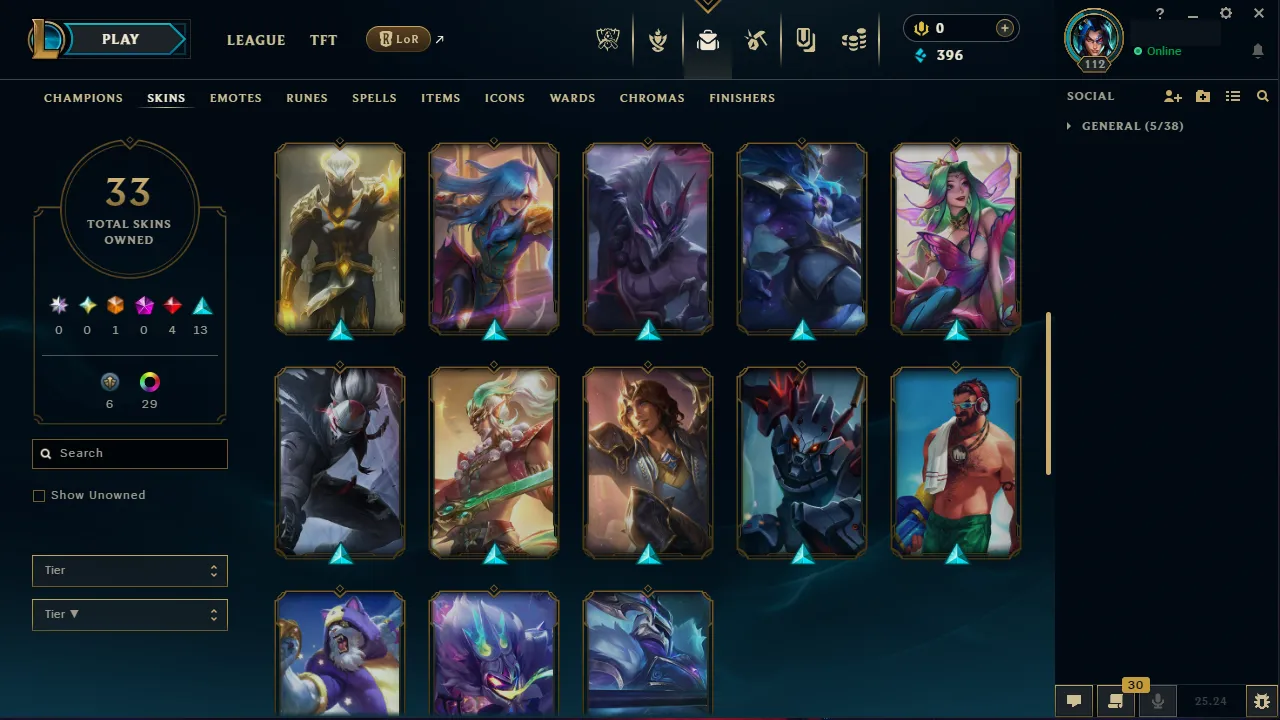Mute your microphone in bottom right

tap(1157, 700)
